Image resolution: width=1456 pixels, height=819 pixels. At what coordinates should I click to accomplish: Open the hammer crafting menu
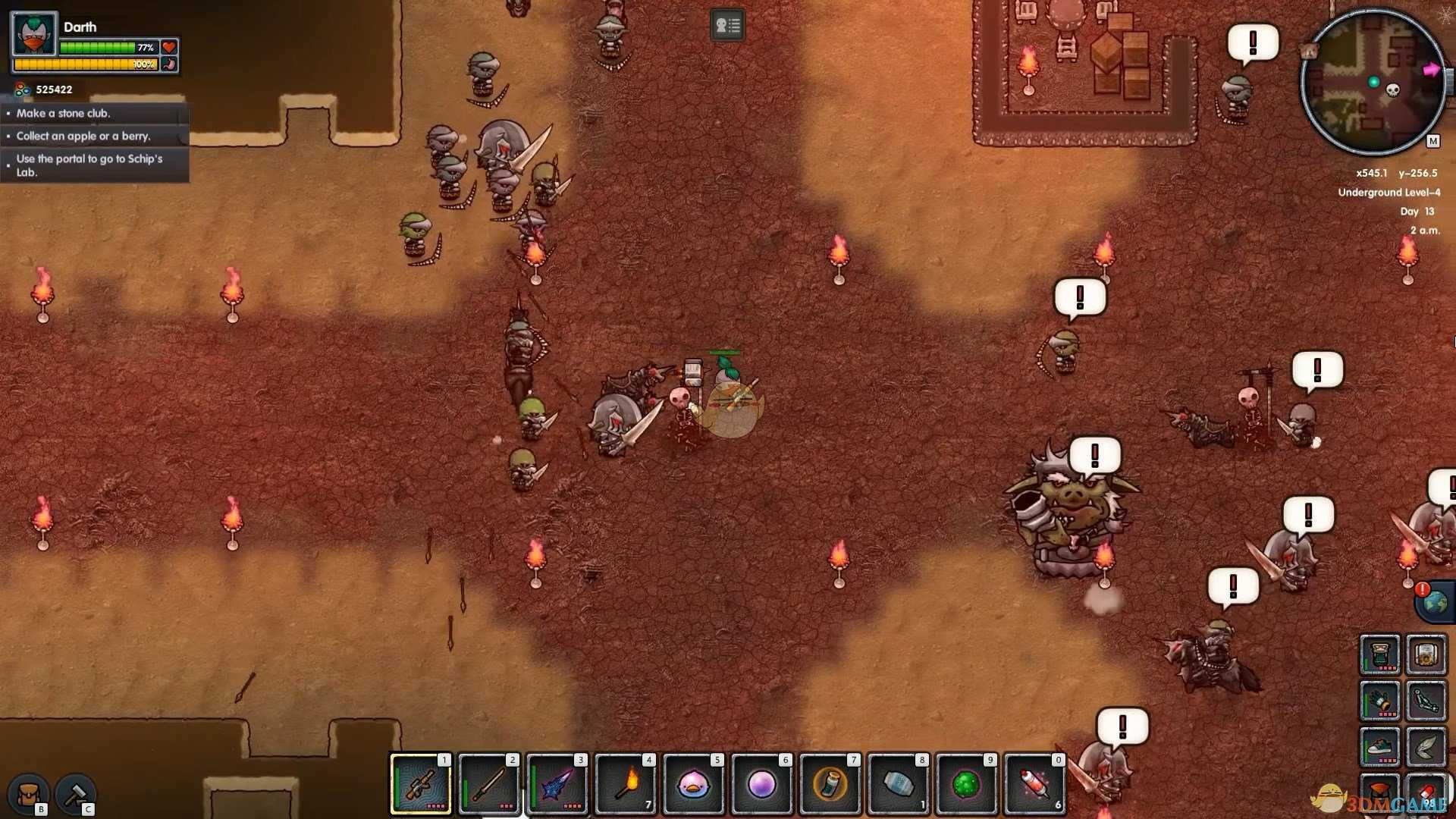coord(75,794)
